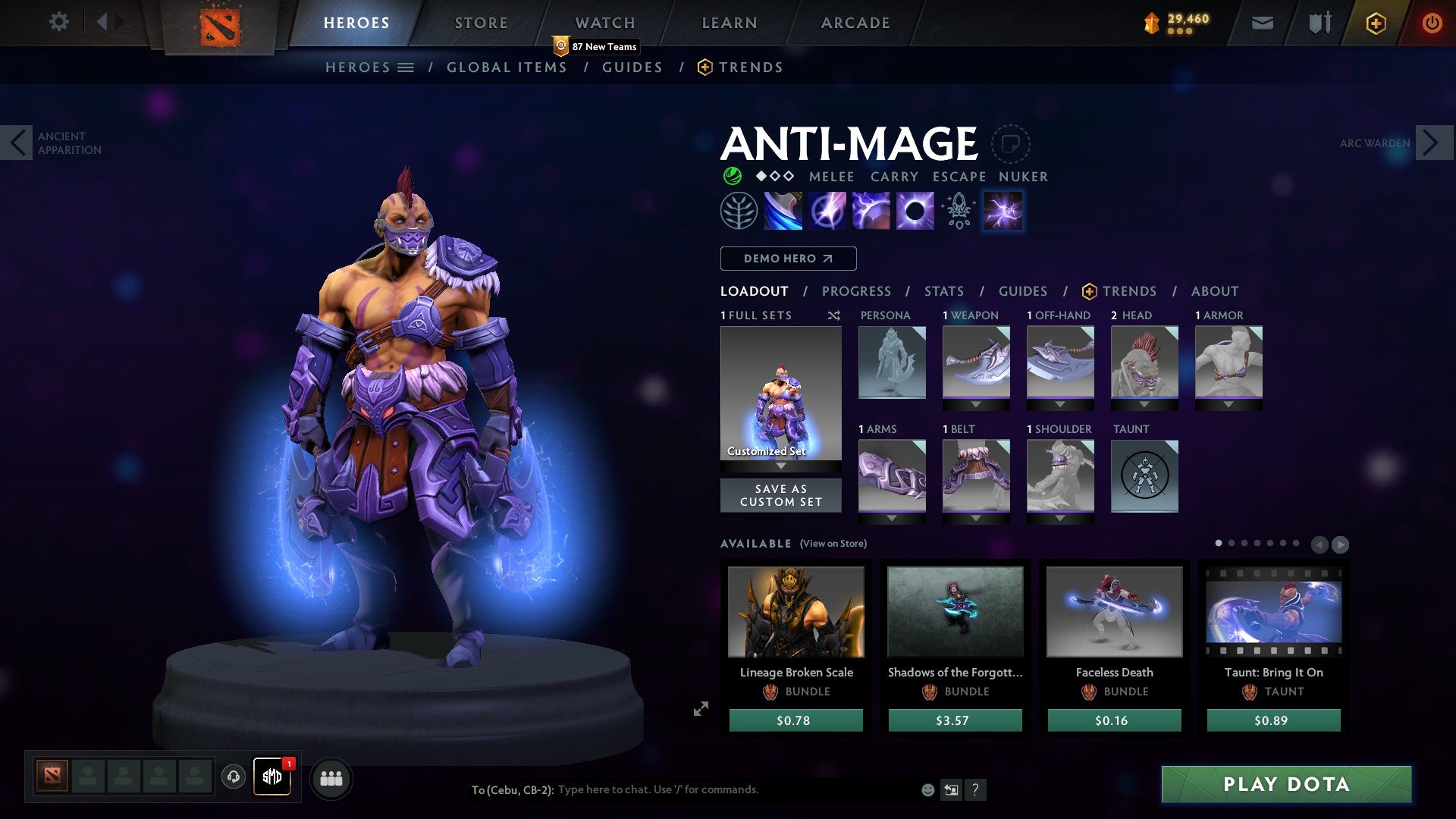Click the power disconnect icon top right
1456x819 pixels.
point(1432,23)
